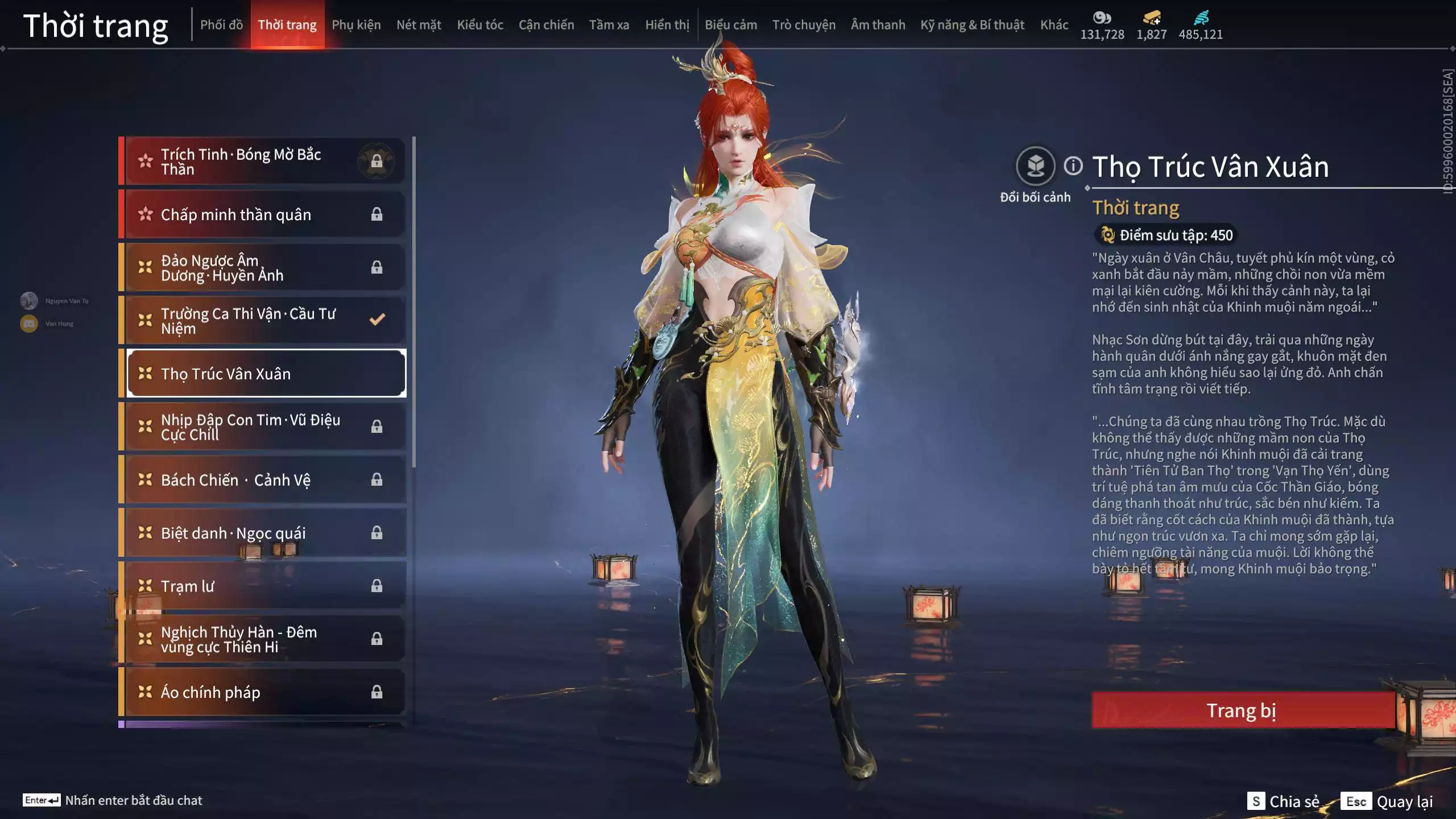Show the Hiển thị tab
This screenshot has width=1456, height=819.
pos(667,25)
